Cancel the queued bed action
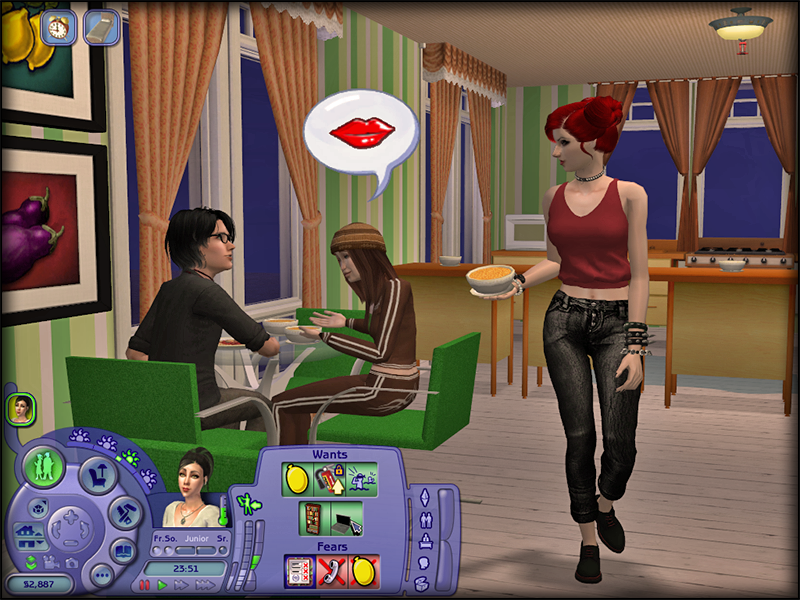The width and height of the screenshot is (800, 600). [x=101, y=27]
